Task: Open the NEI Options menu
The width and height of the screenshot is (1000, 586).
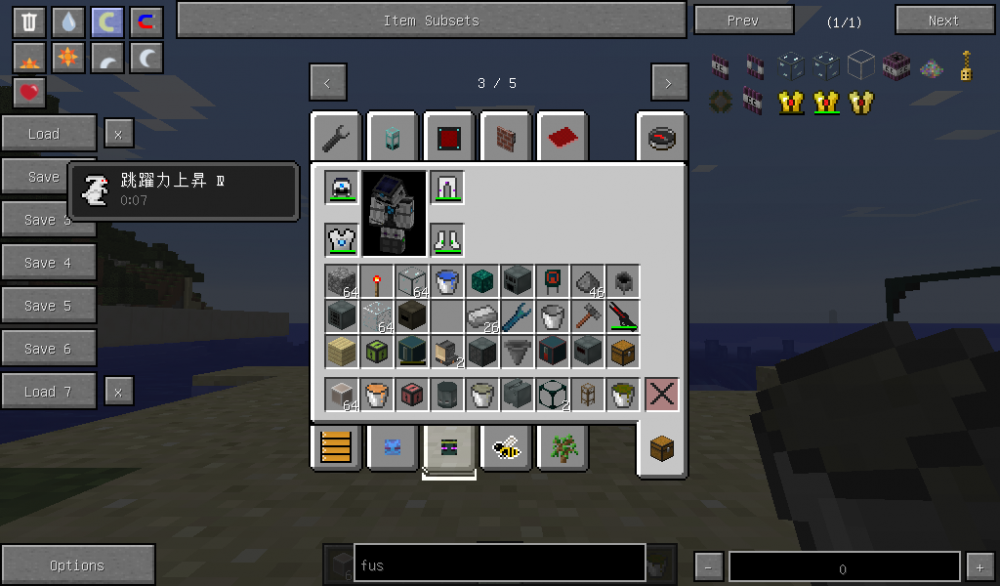Action: point(77,565)
